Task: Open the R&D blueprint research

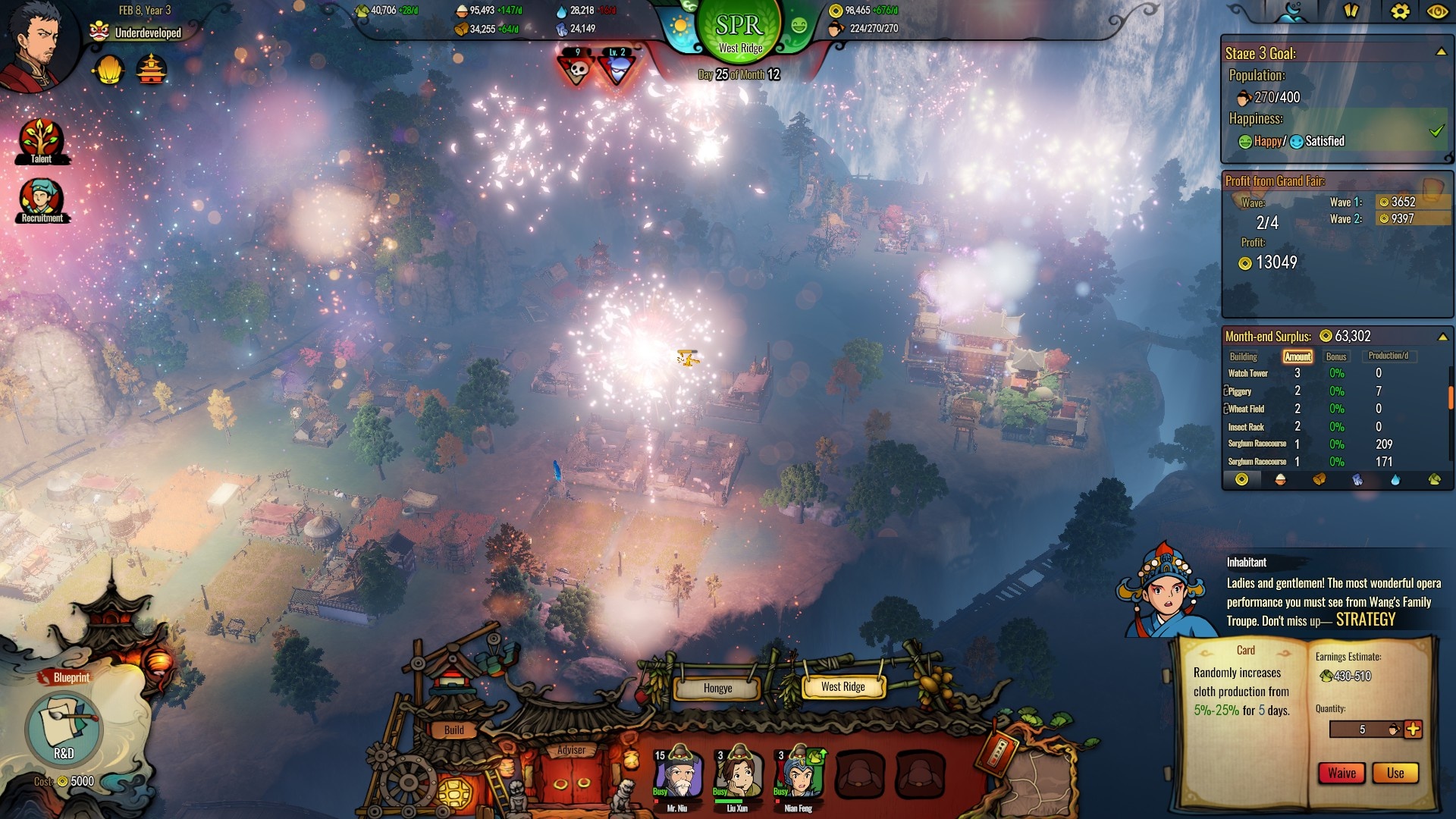Action: 64,730
